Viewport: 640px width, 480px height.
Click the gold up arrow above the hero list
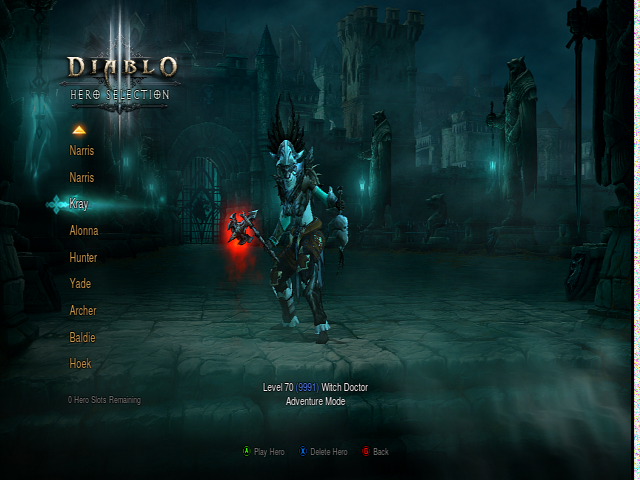[79, 130]
